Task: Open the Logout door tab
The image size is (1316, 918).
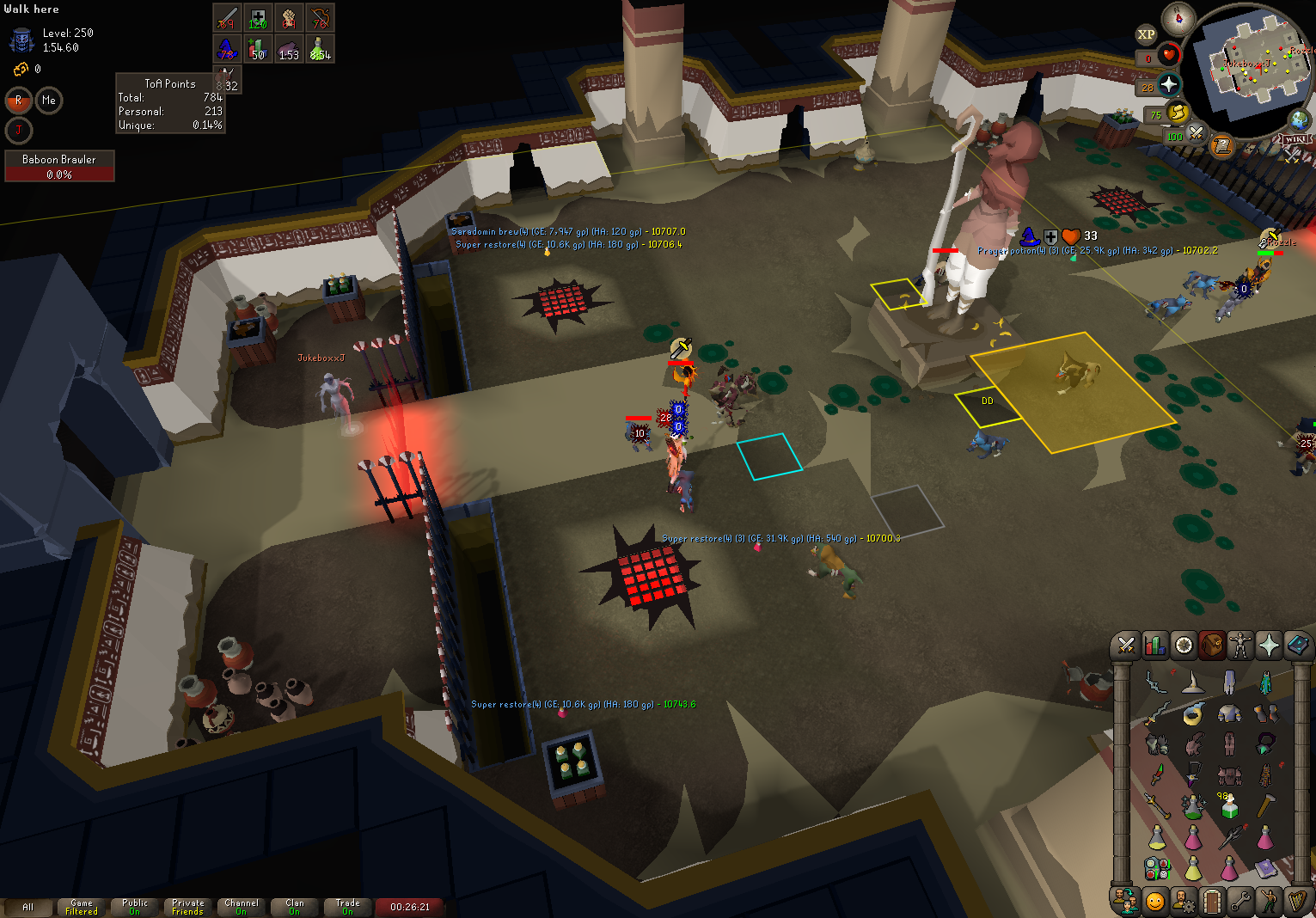Action: (x=1212, y=901)
